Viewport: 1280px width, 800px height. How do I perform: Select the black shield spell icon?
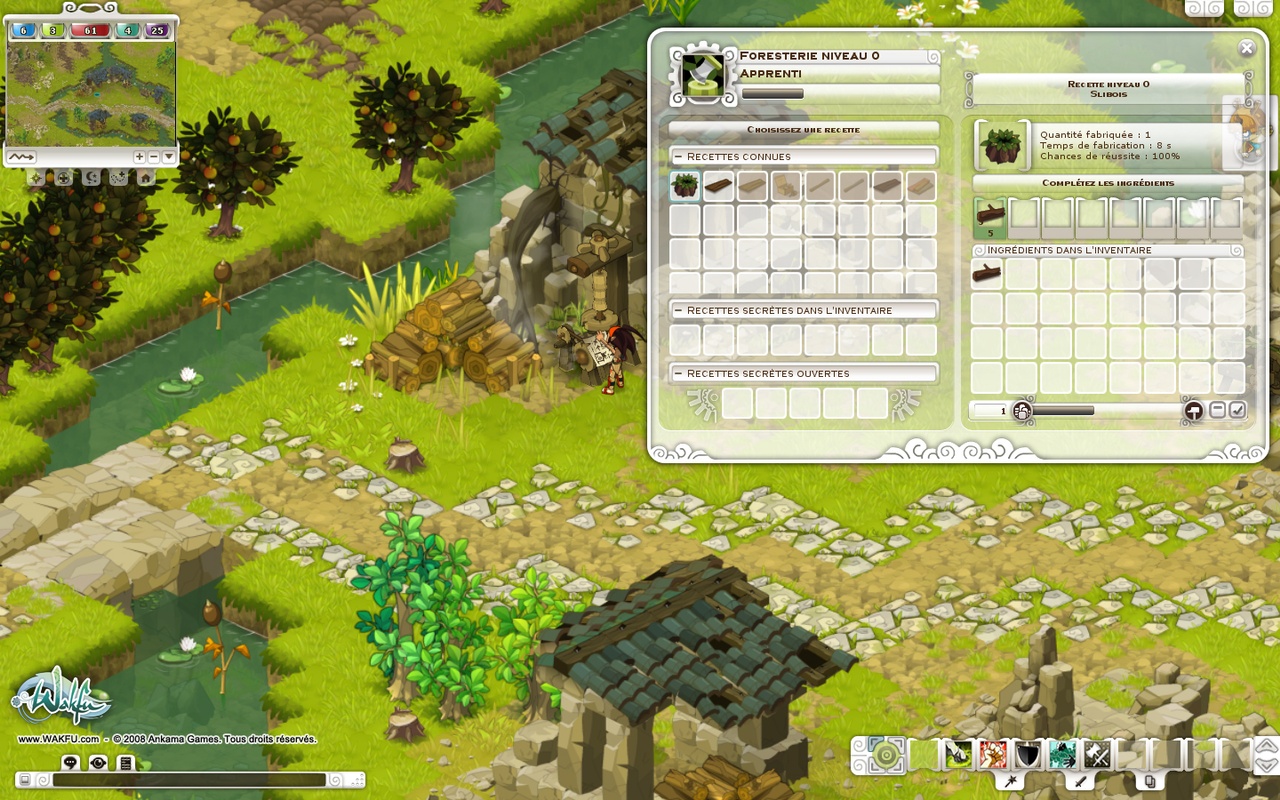pyautogui.click(x=1026, y=755)
